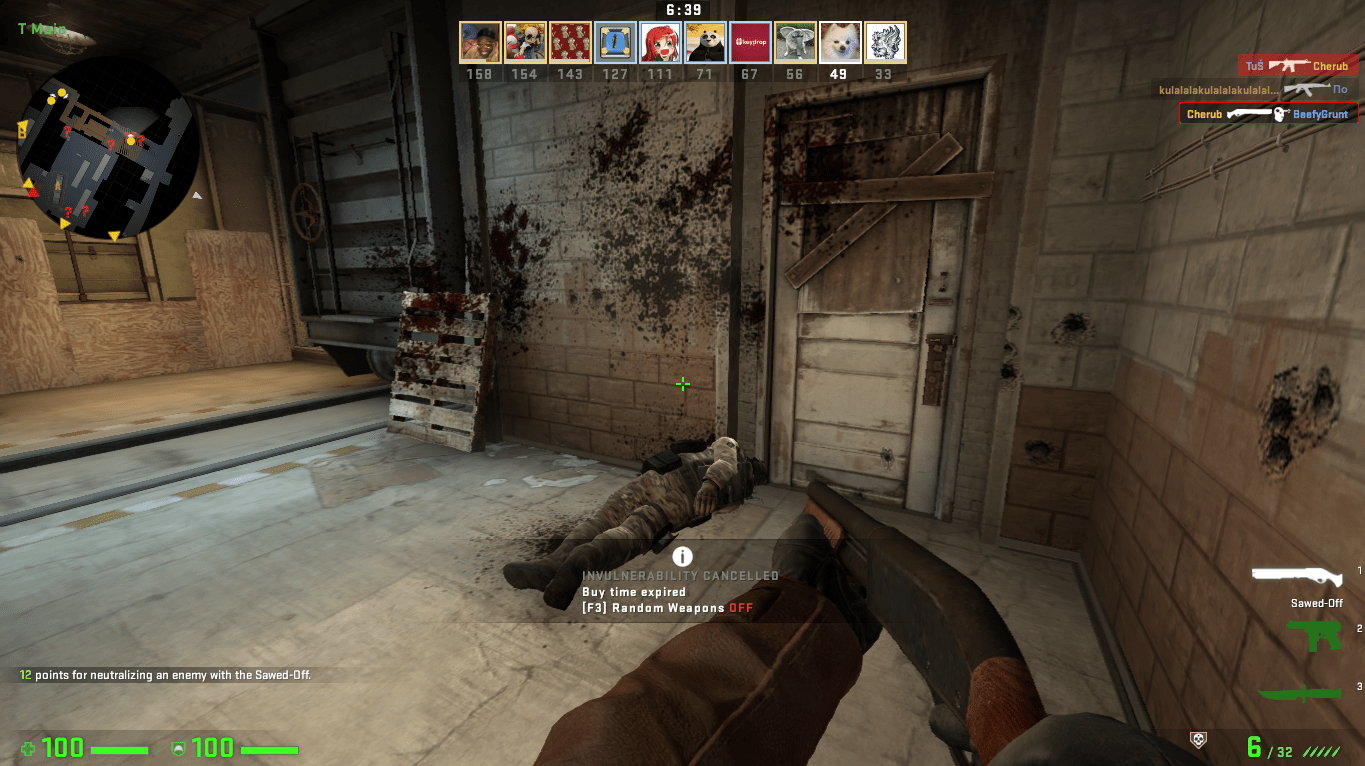
Task: Select the white fluffy dog avatar
Action: [840, 43]
